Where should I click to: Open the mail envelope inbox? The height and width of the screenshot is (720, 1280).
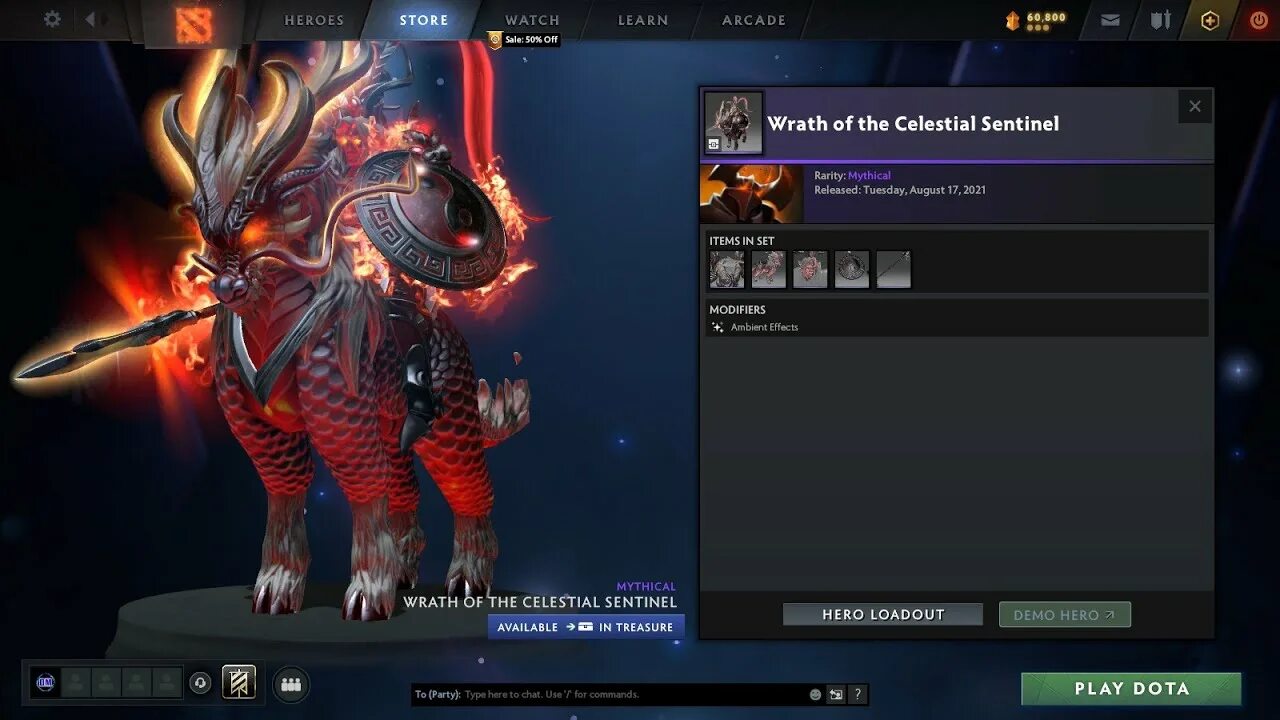[x=1110, y=20]
